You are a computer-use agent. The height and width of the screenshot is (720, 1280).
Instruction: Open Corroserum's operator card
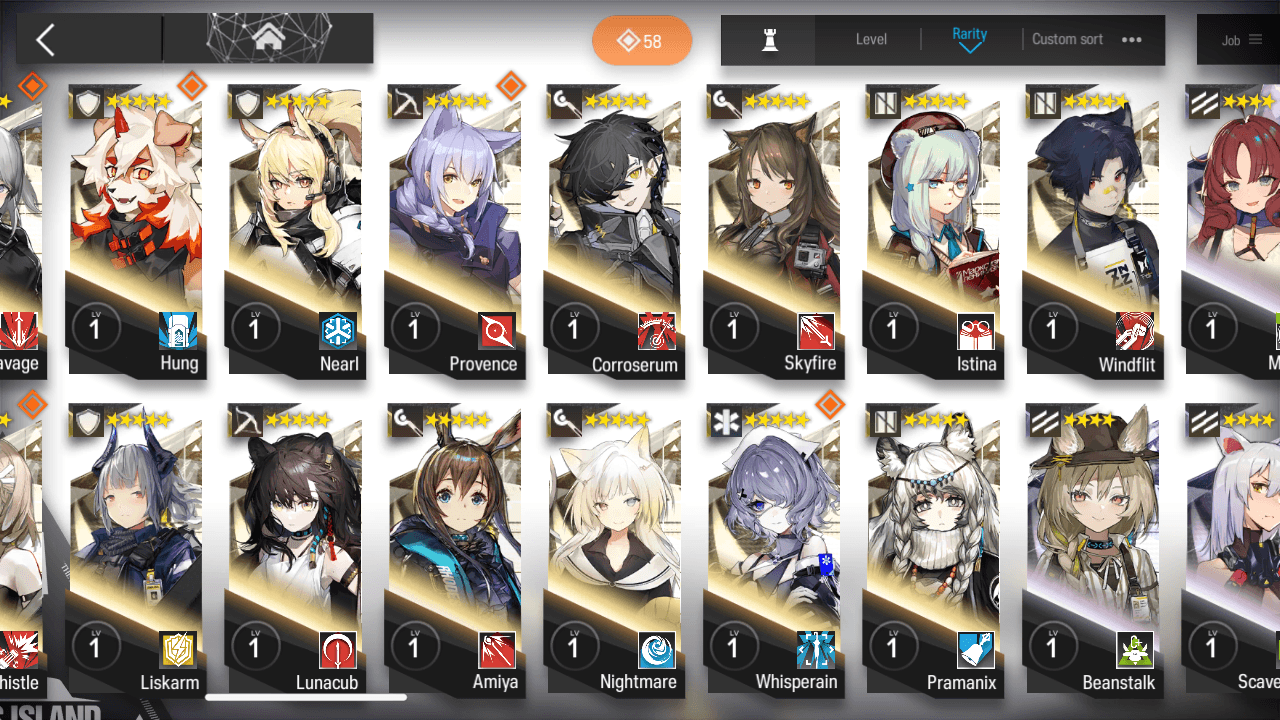pyautogui.click(x=615, y=230)
